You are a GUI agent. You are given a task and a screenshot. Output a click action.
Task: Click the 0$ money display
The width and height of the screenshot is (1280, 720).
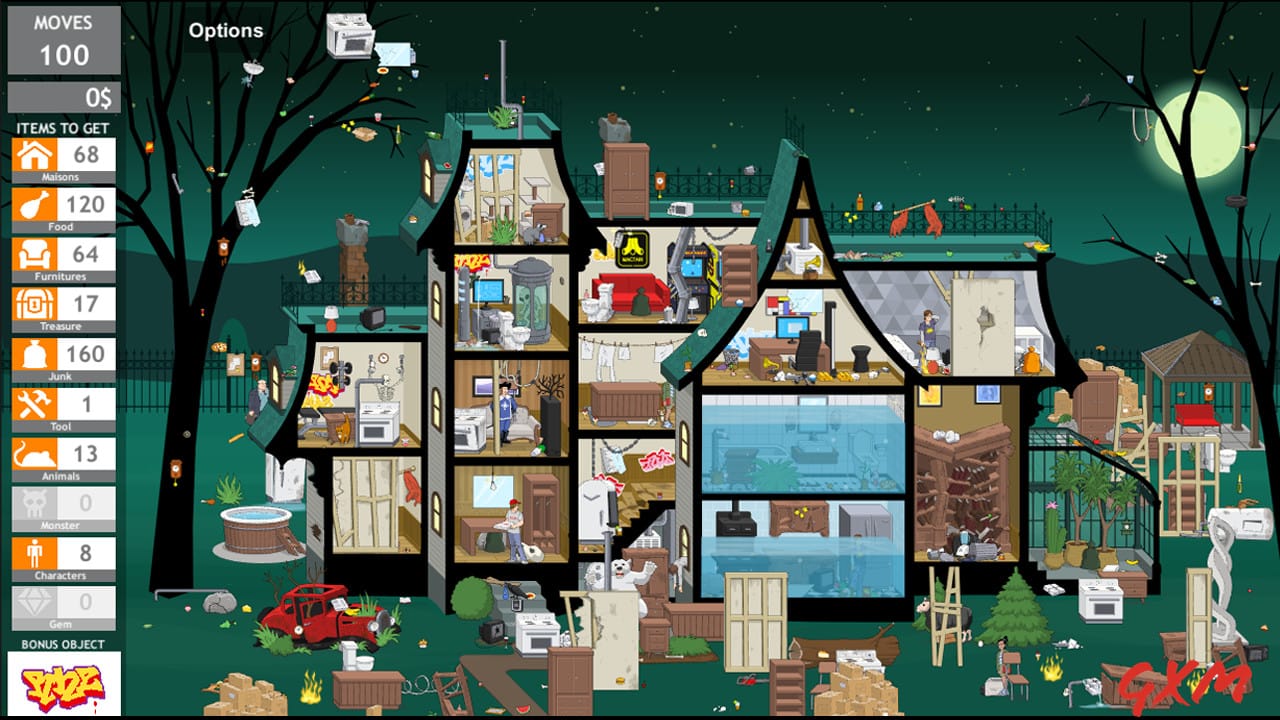pyautogui.click(x=62, y=97)
